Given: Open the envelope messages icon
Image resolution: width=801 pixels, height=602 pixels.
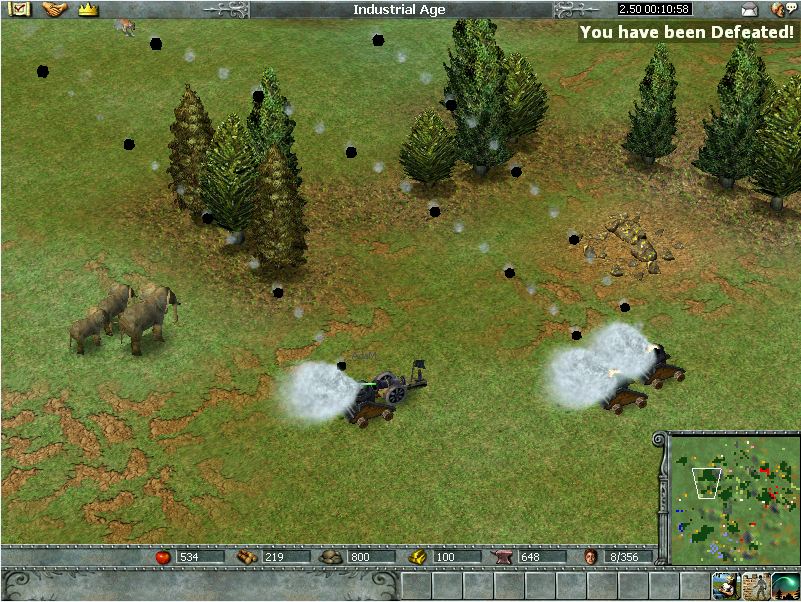Looking at the screenshot, I should tap(749, 10).
